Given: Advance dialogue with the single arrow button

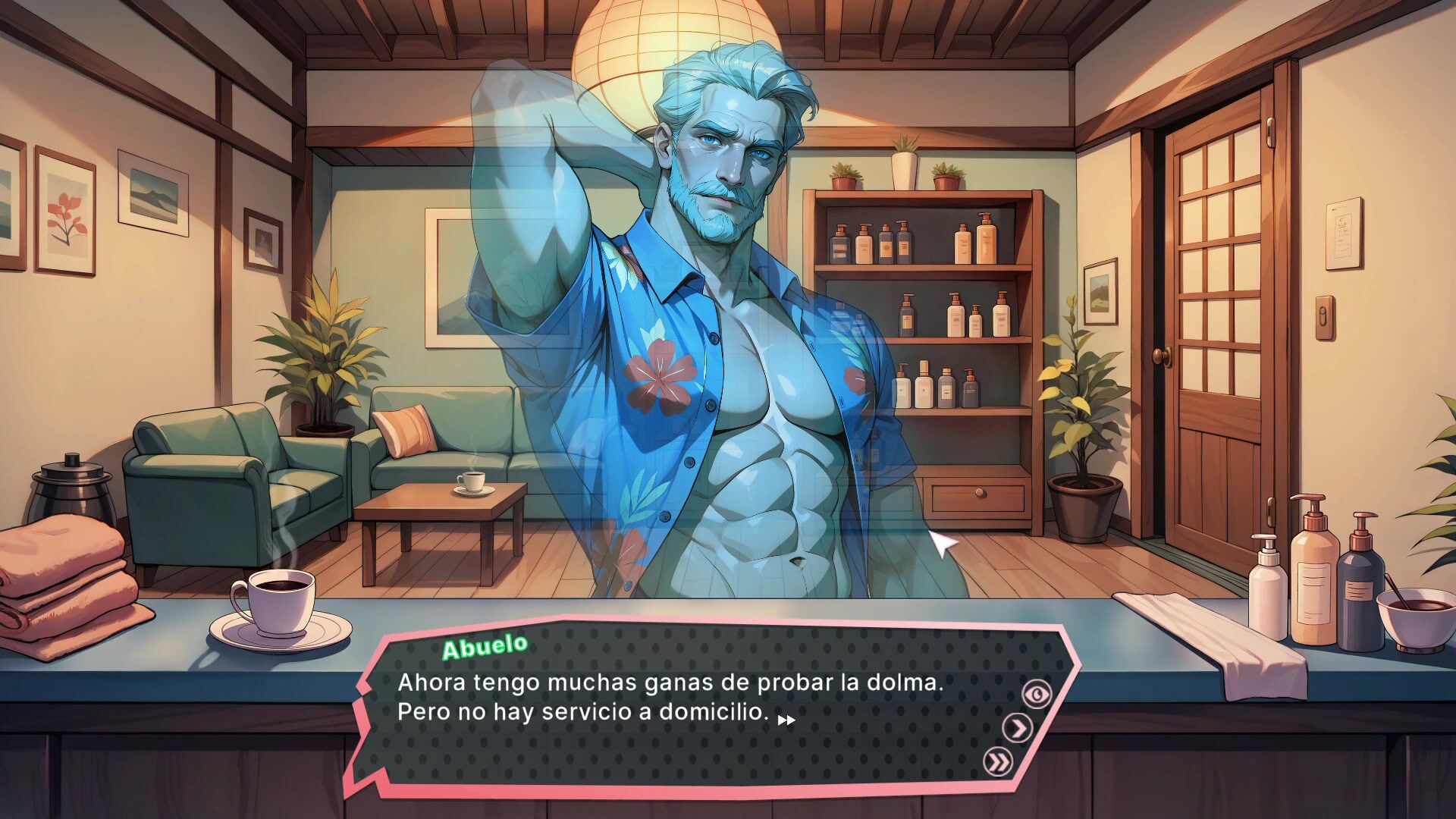Looking at the screenshot, I should click(1018, 728).
